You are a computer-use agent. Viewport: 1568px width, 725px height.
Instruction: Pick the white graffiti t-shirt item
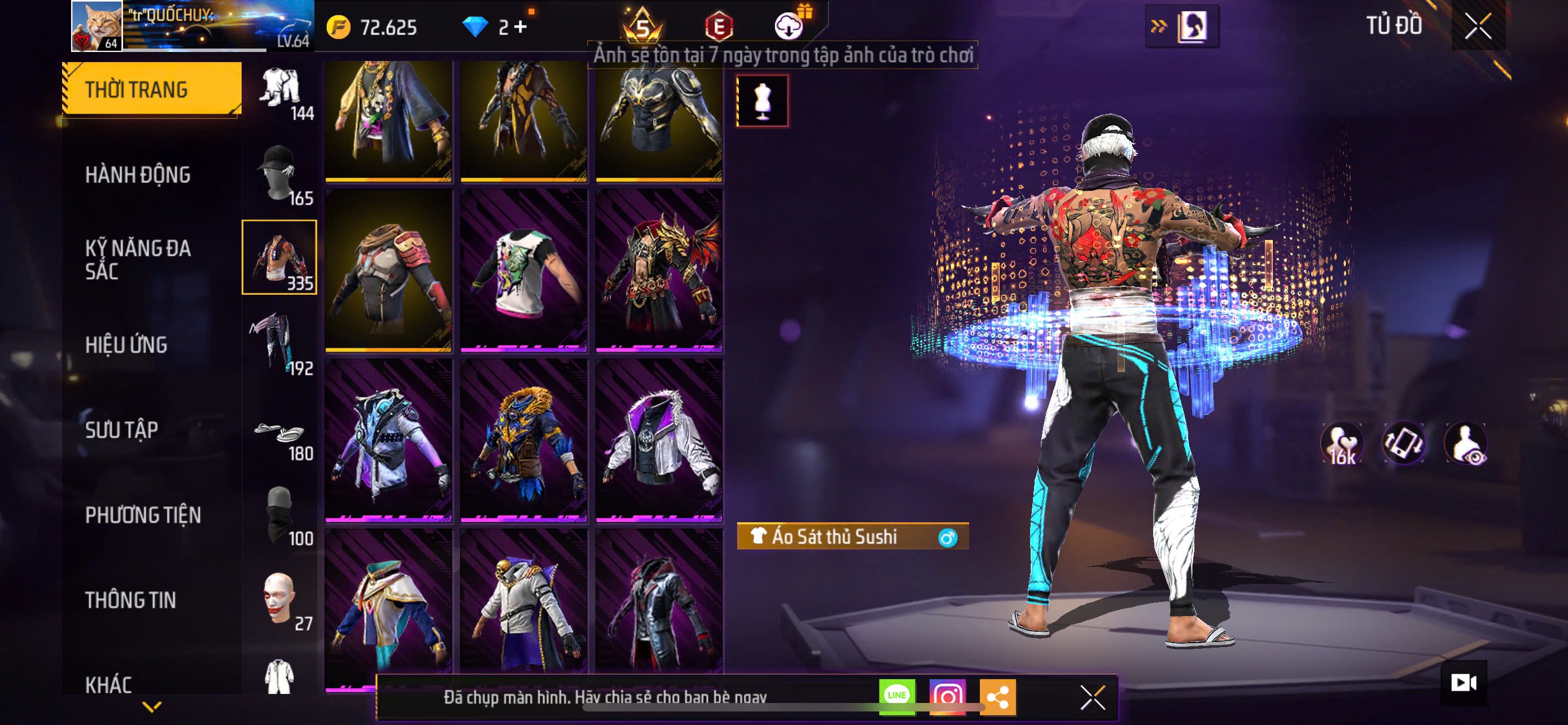[x=523, y=270]
